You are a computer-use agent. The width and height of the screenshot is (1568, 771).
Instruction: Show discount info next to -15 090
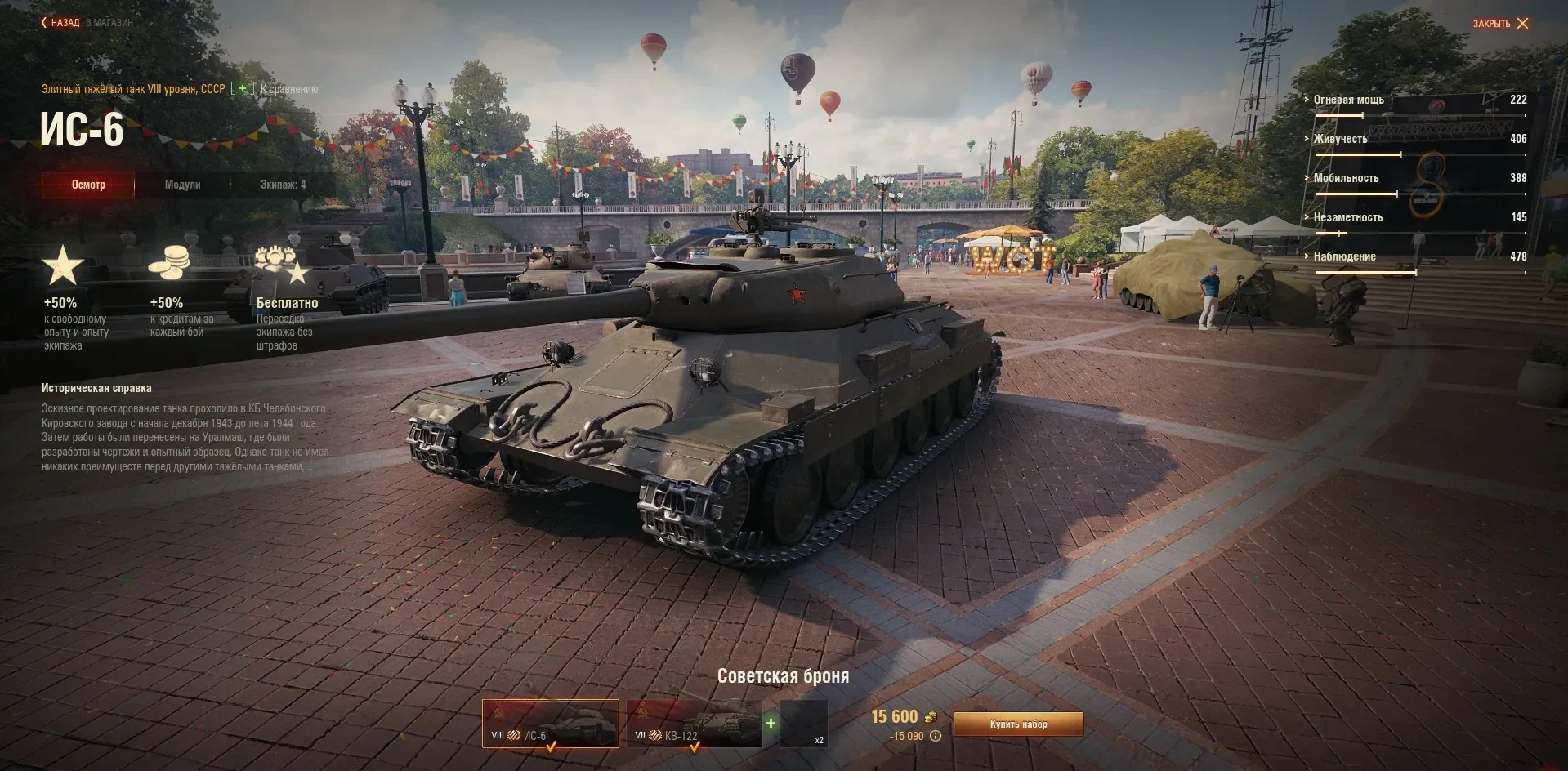click(x=936, y=736)
